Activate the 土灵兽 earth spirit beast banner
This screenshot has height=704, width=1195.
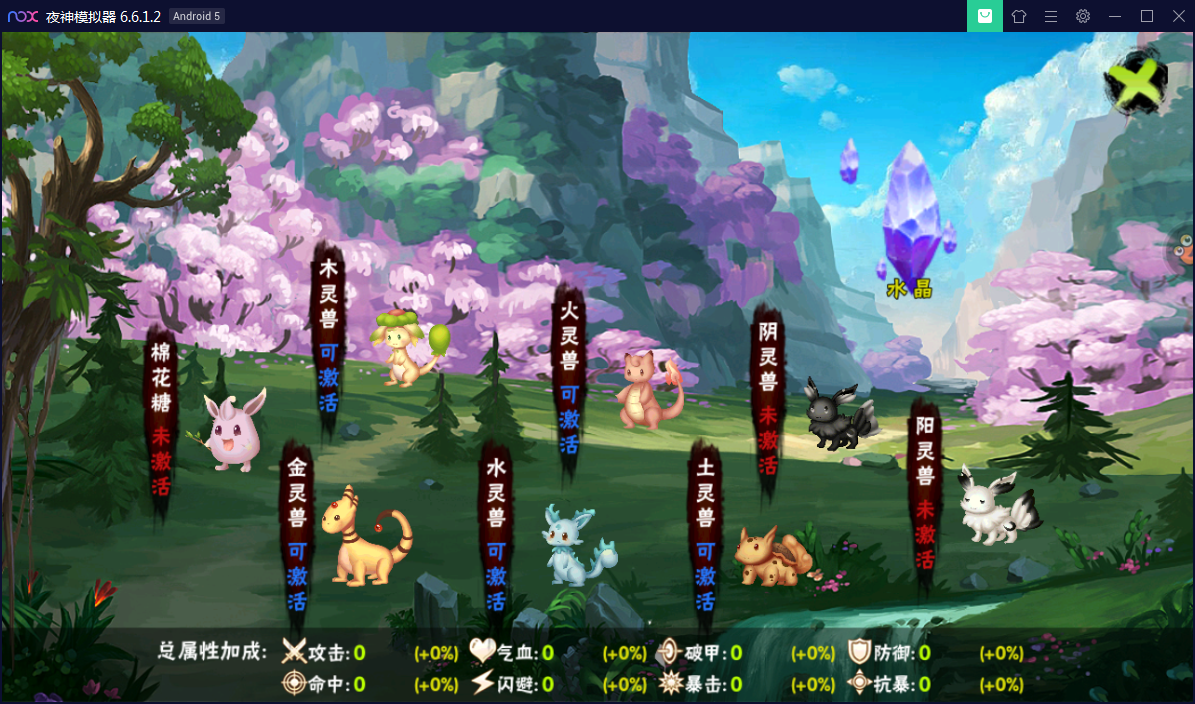pos(705,535)
